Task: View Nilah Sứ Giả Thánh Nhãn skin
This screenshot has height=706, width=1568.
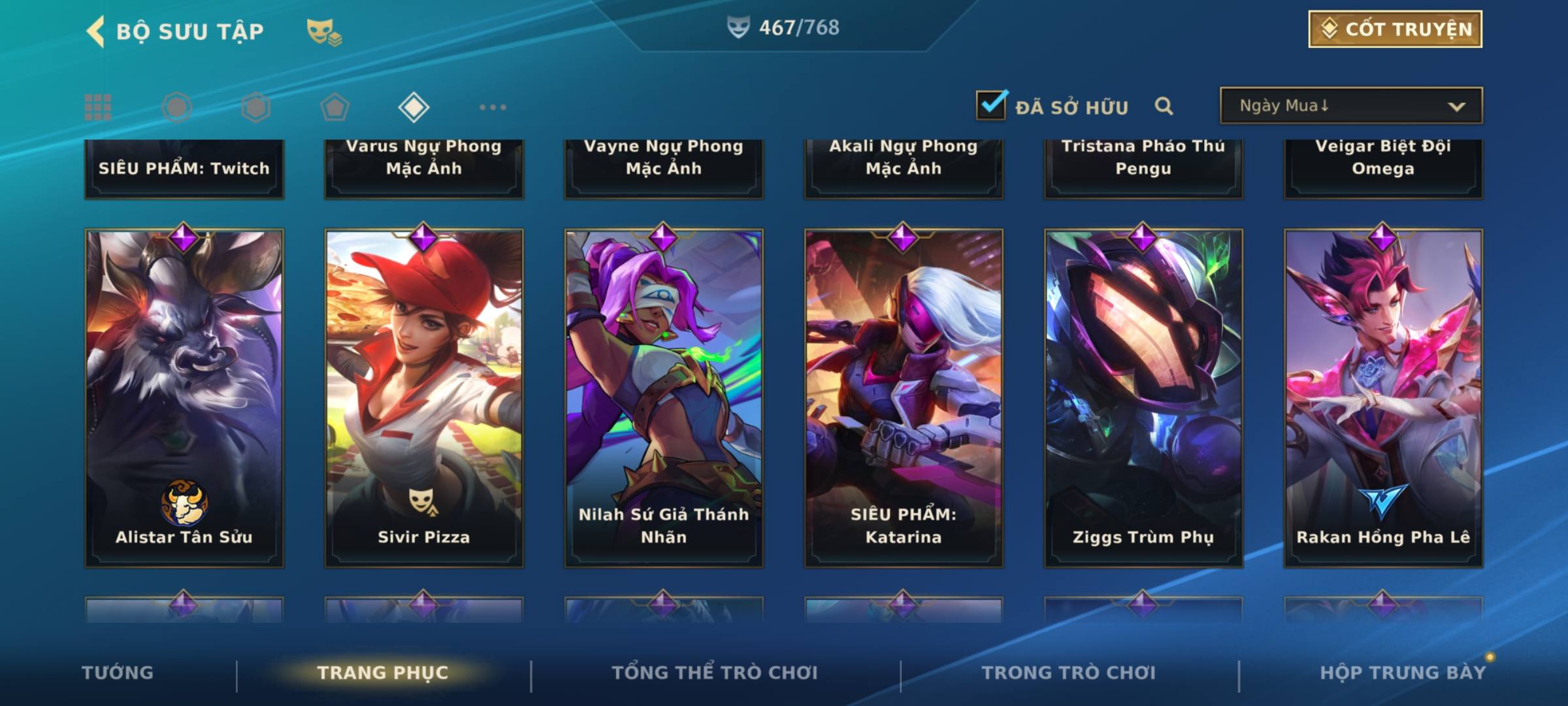Action: [664, 397]
